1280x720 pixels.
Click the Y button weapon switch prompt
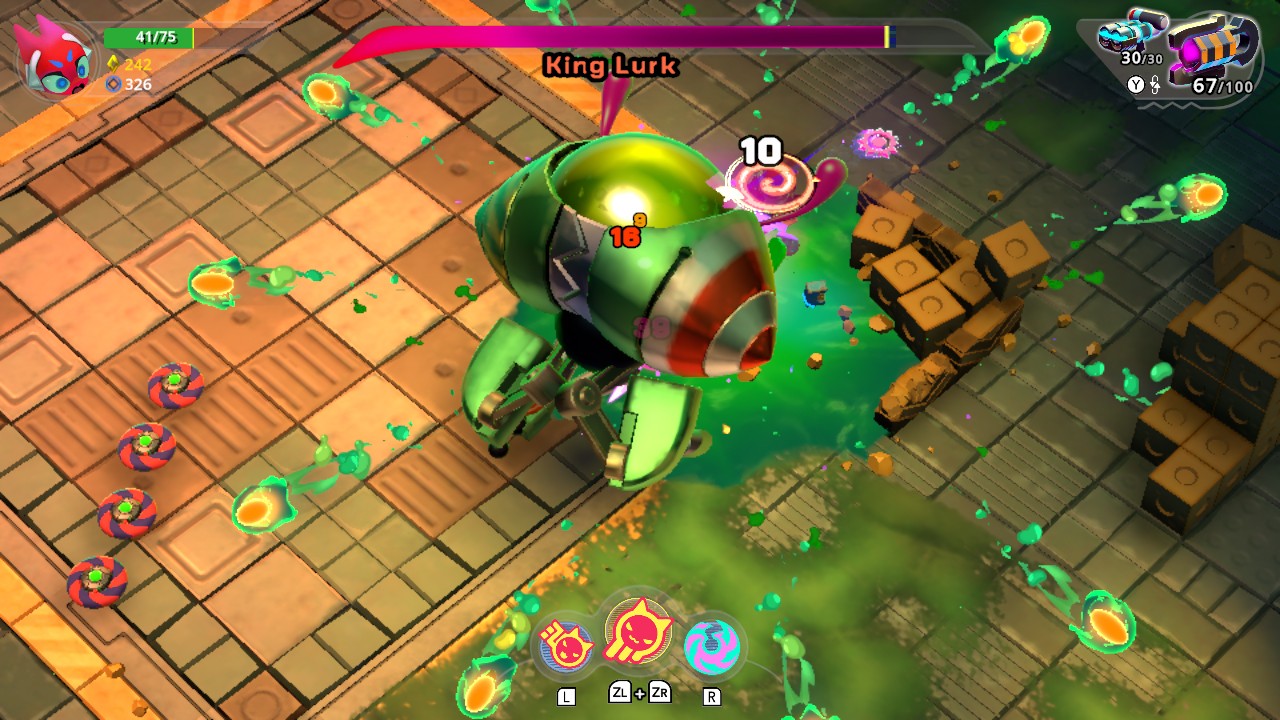coord(1135,84)
